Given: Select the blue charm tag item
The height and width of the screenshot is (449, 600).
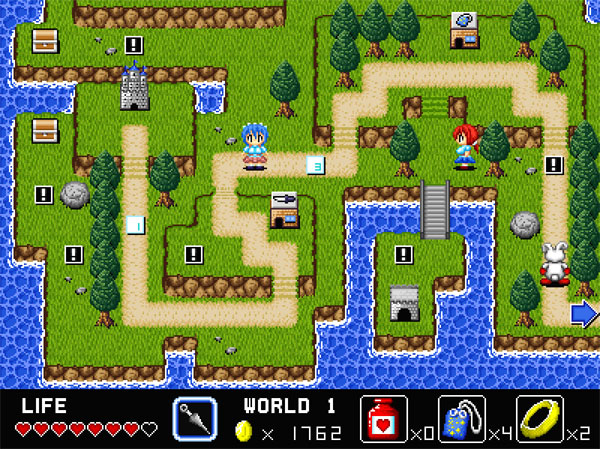Looking at the screenshot, I should coord(463,419).
